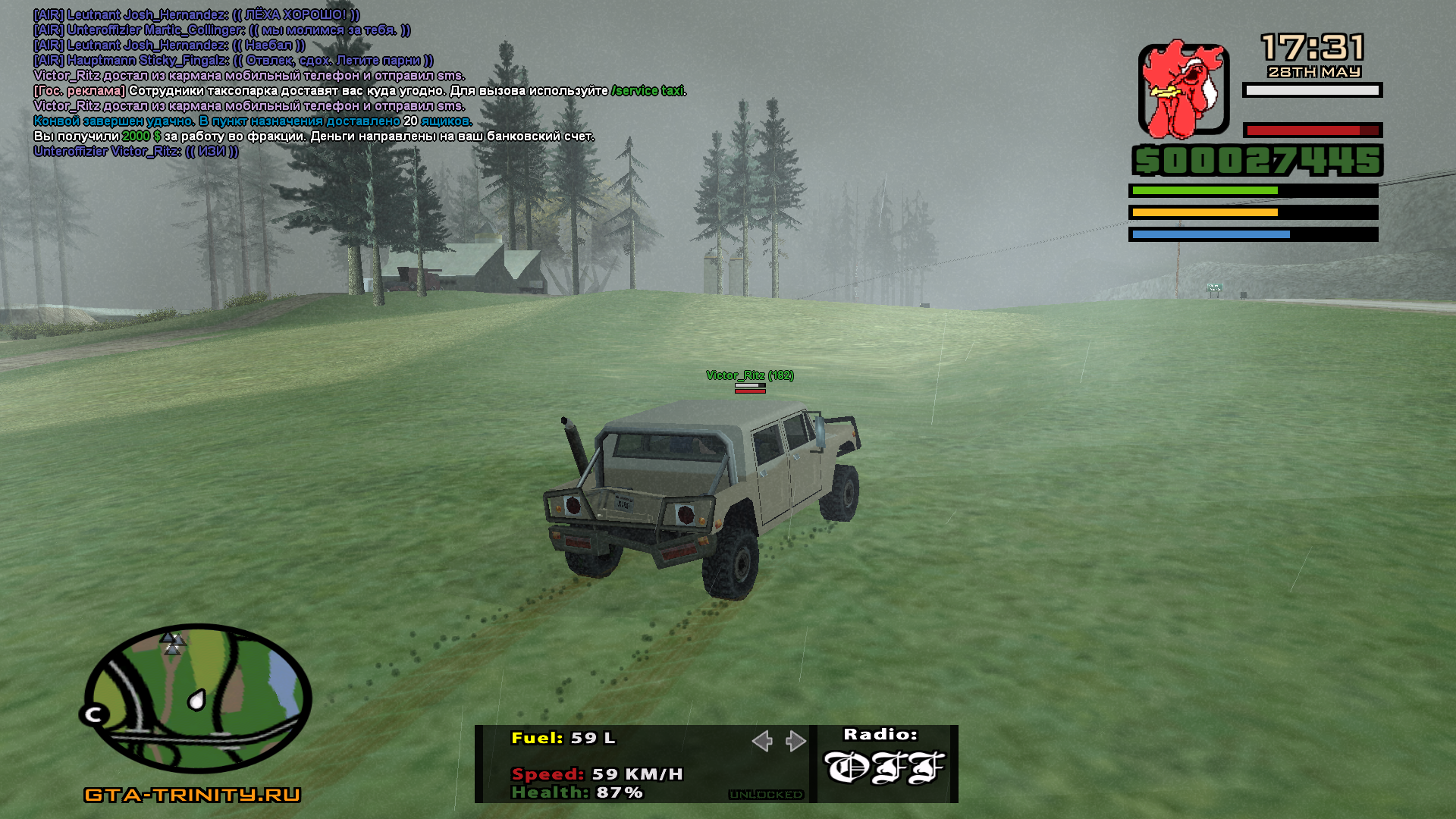Click the white player marker on minimap
This screenshot has width=1456, height=819.
pyautogui.click(x=196, y=699)
